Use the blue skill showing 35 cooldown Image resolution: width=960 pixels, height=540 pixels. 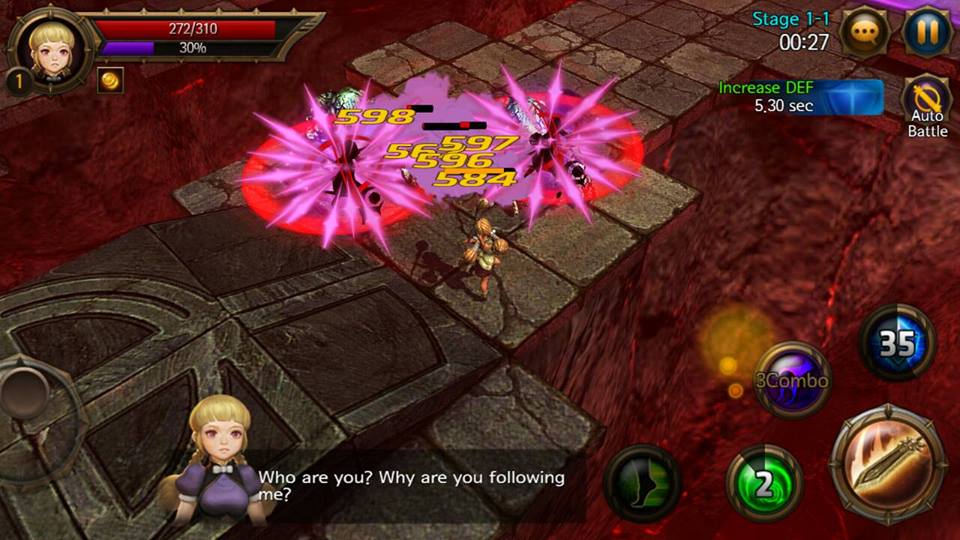(897, 343)
